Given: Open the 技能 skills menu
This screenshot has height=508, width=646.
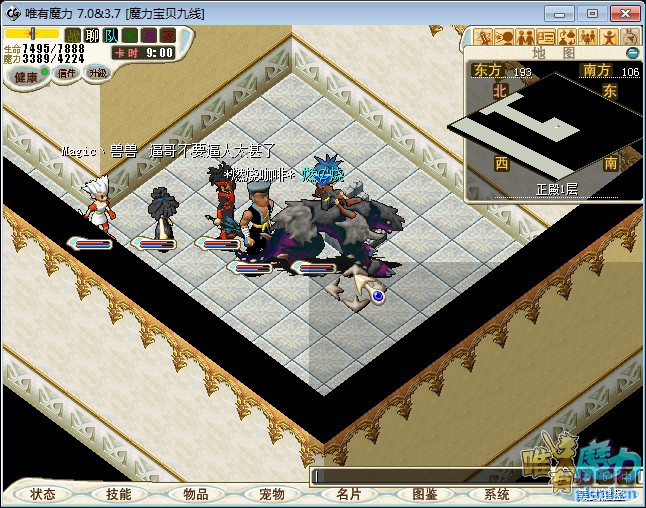Looking at the screenshot, I should pos(119,494).
